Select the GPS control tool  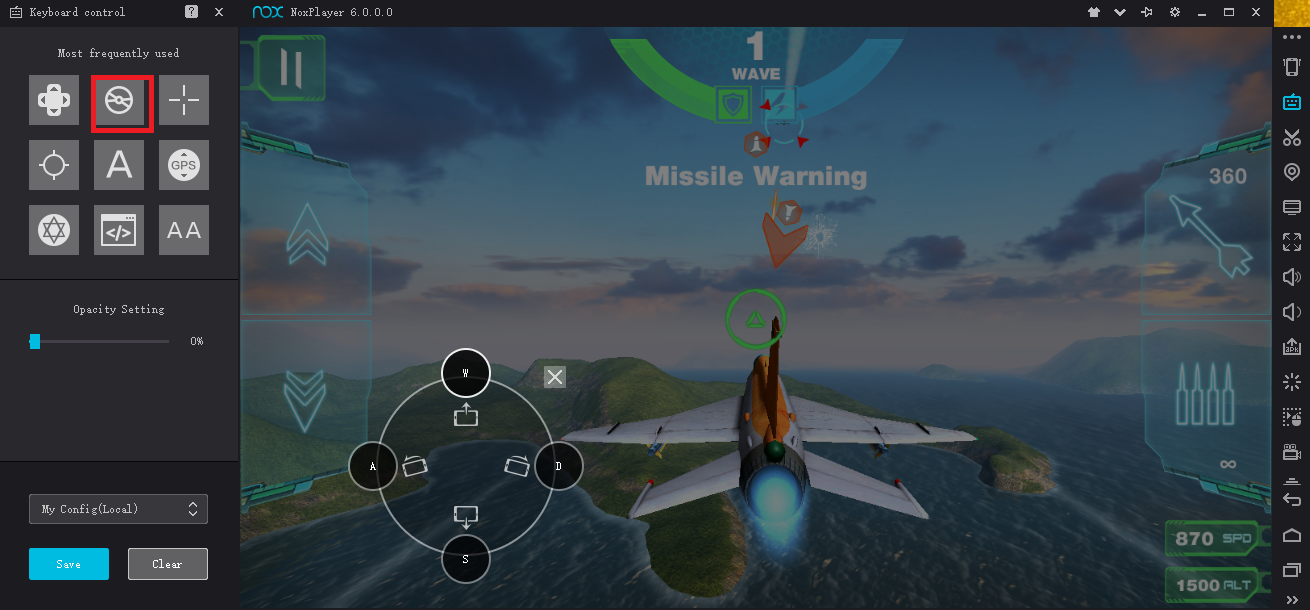(184, 165)
